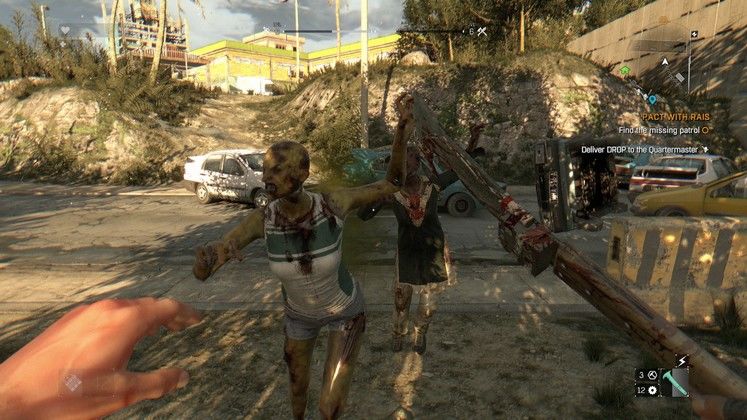This screenshot has height=420, width=747.
Task: Click the blue objective pin on minimap
Action: click(x=651, y=98)
